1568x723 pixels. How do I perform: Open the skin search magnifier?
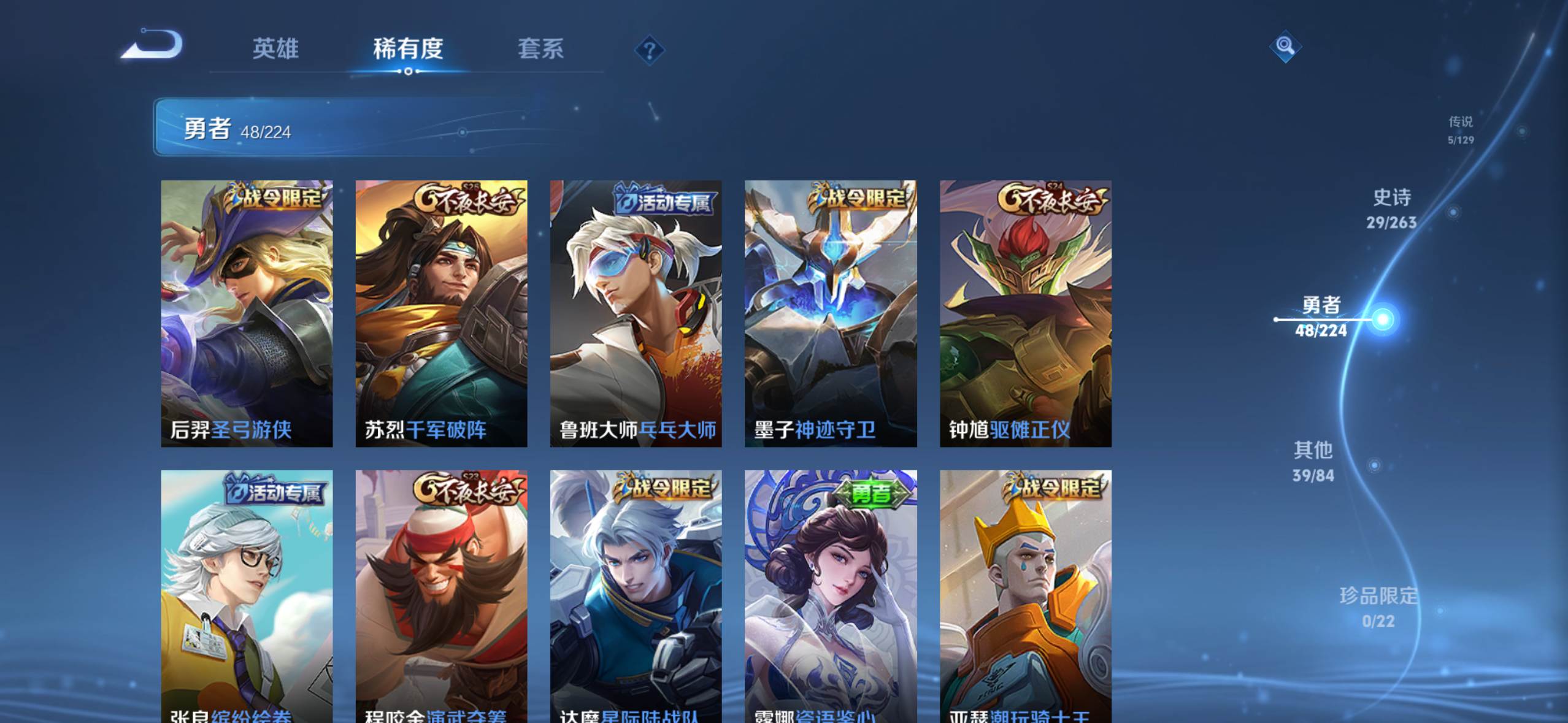coord(1285,46)
